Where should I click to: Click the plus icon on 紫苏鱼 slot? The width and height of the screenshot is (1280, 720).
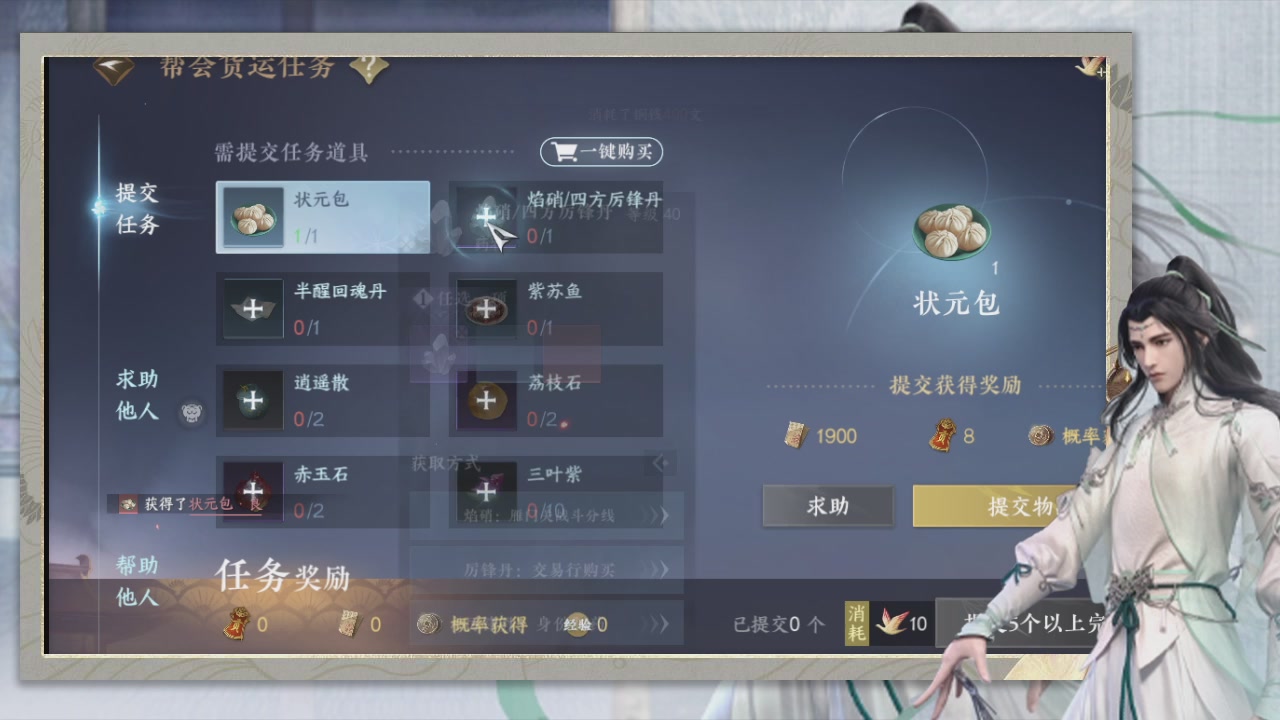(486, 309)
